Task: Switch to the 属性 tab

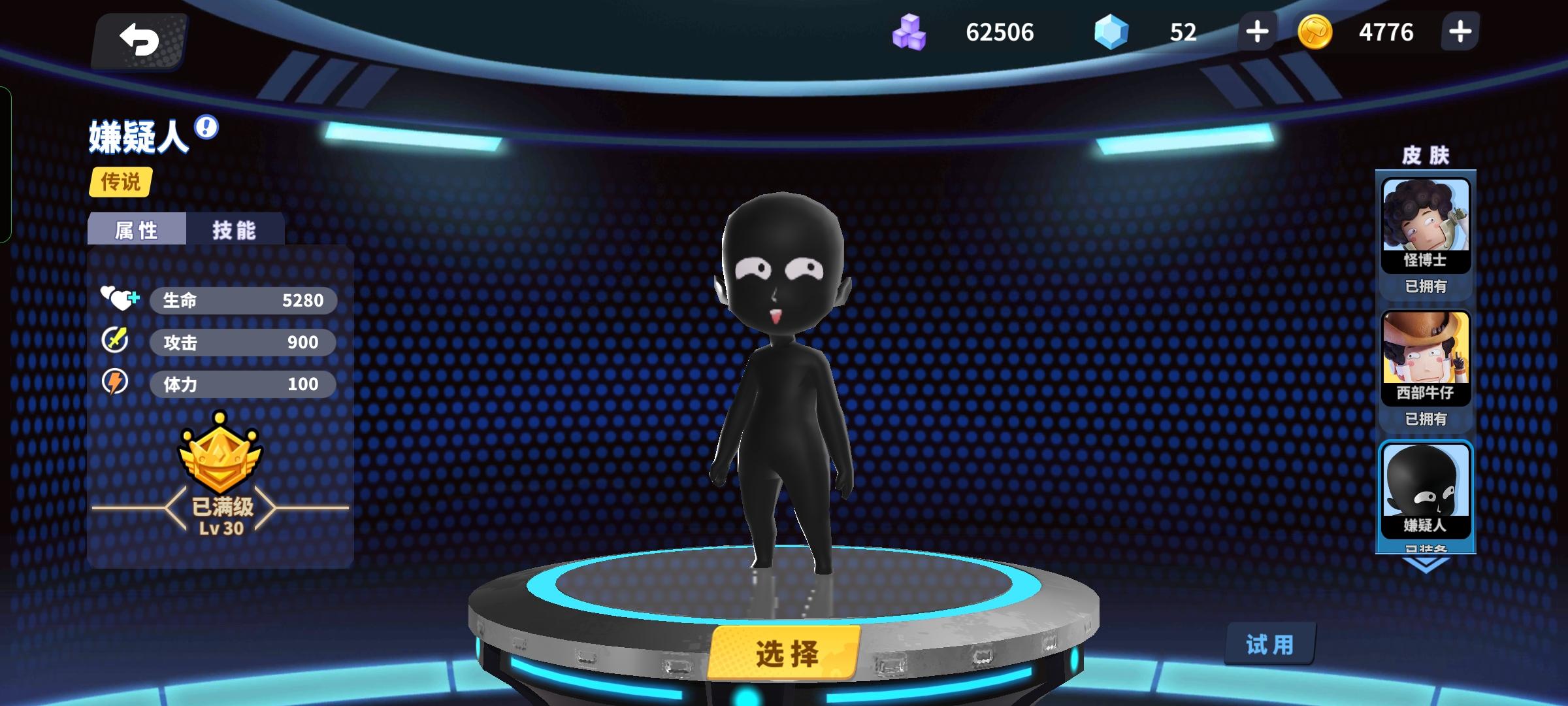Action: 135,230
